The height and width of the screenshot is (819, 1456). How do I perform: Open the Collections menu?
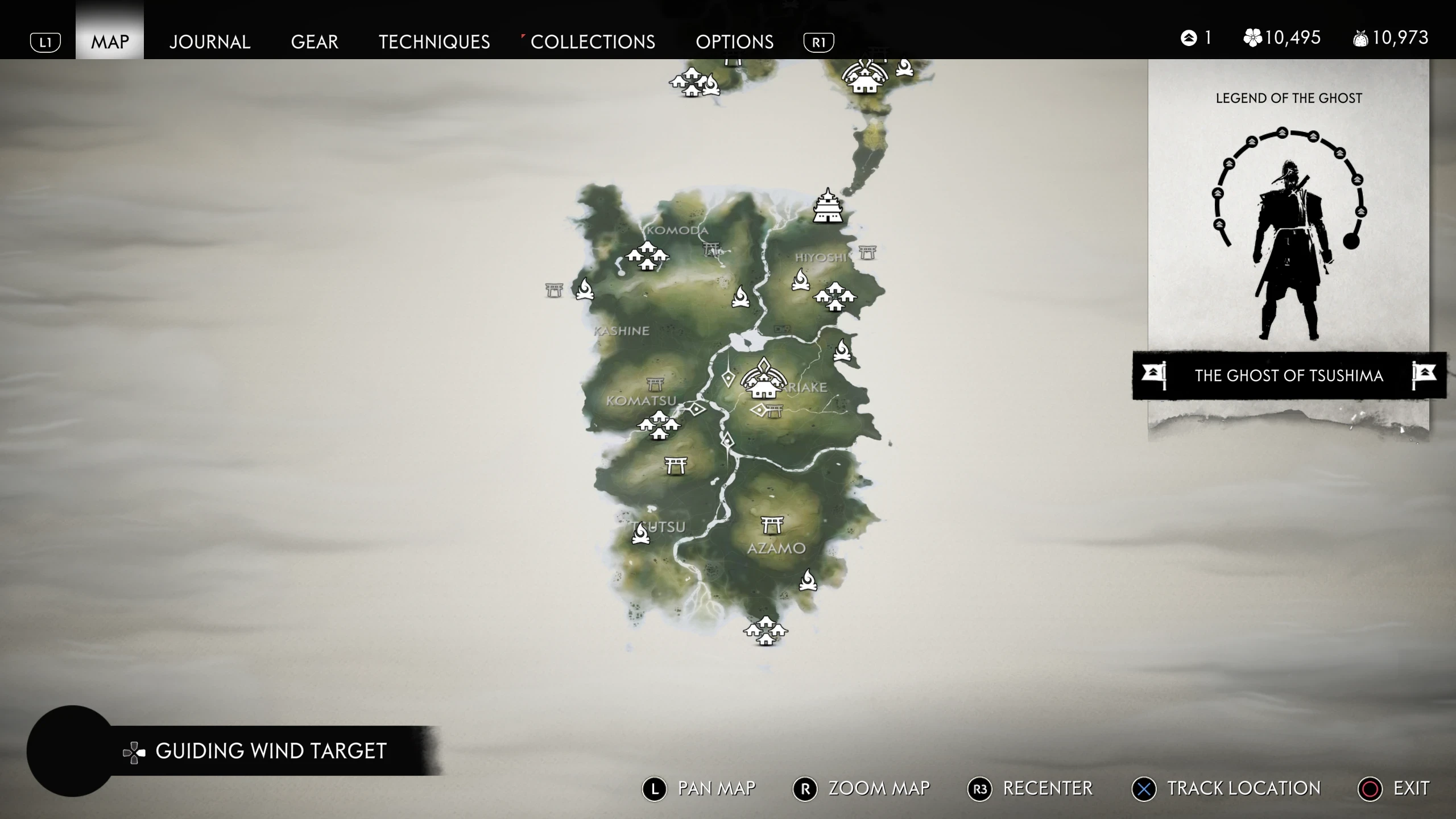pos(592,42)
